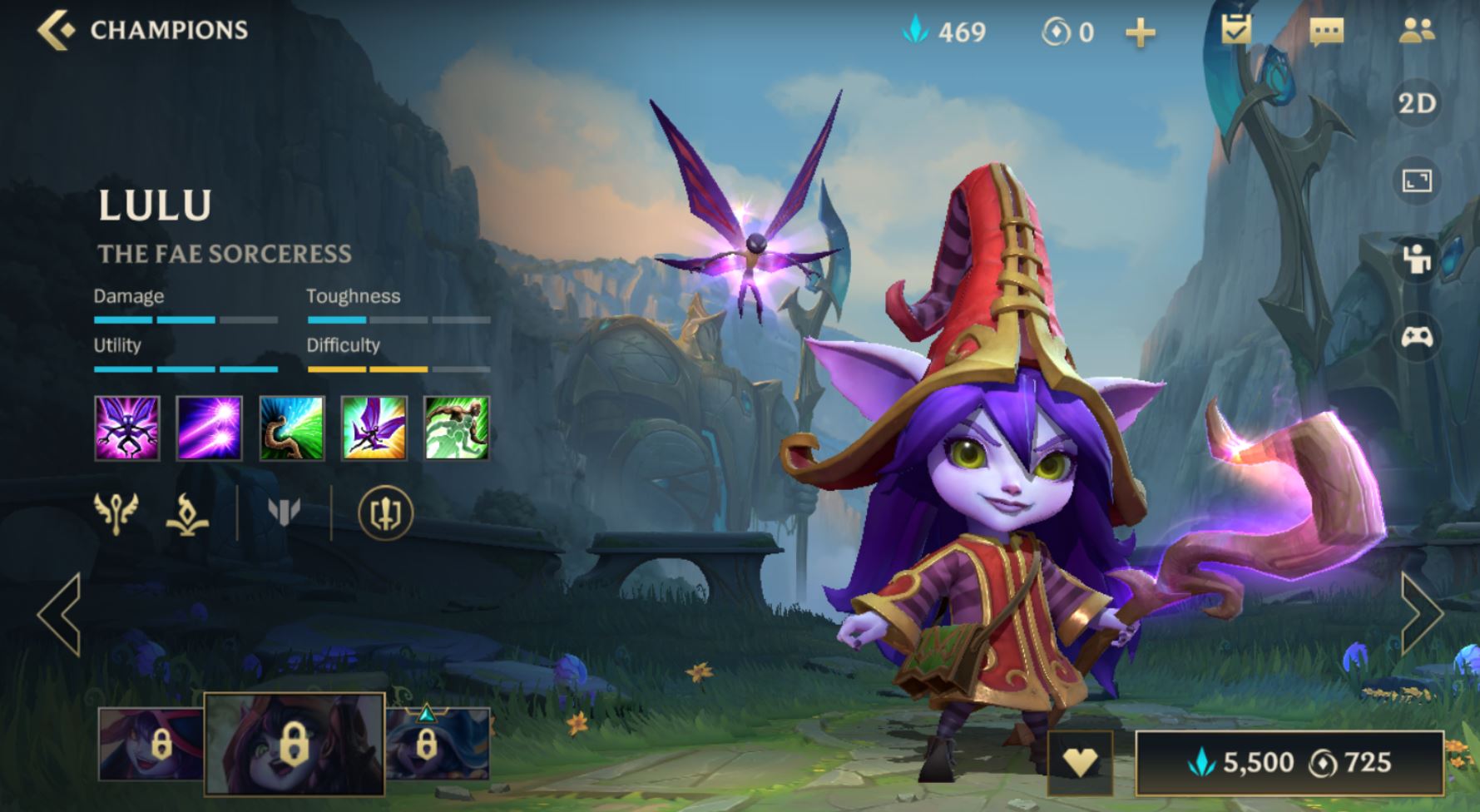Toggle the 2D splash art view

tap(1417, 104)
